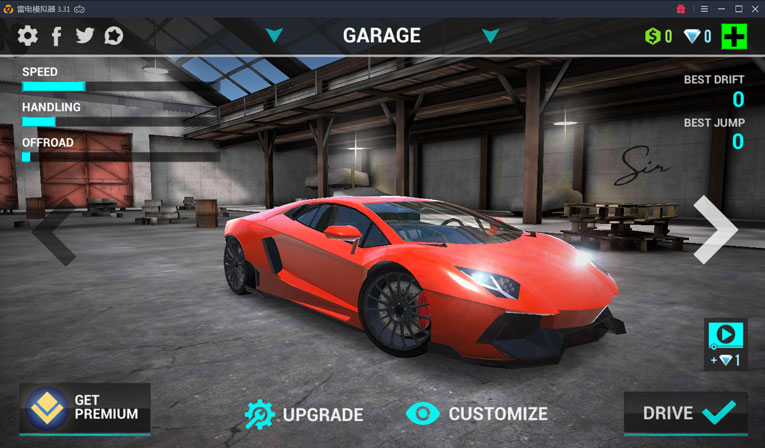Start driving with the Drive button
The height and width of the screenshot is (448, 765).
tap(688, 412)
